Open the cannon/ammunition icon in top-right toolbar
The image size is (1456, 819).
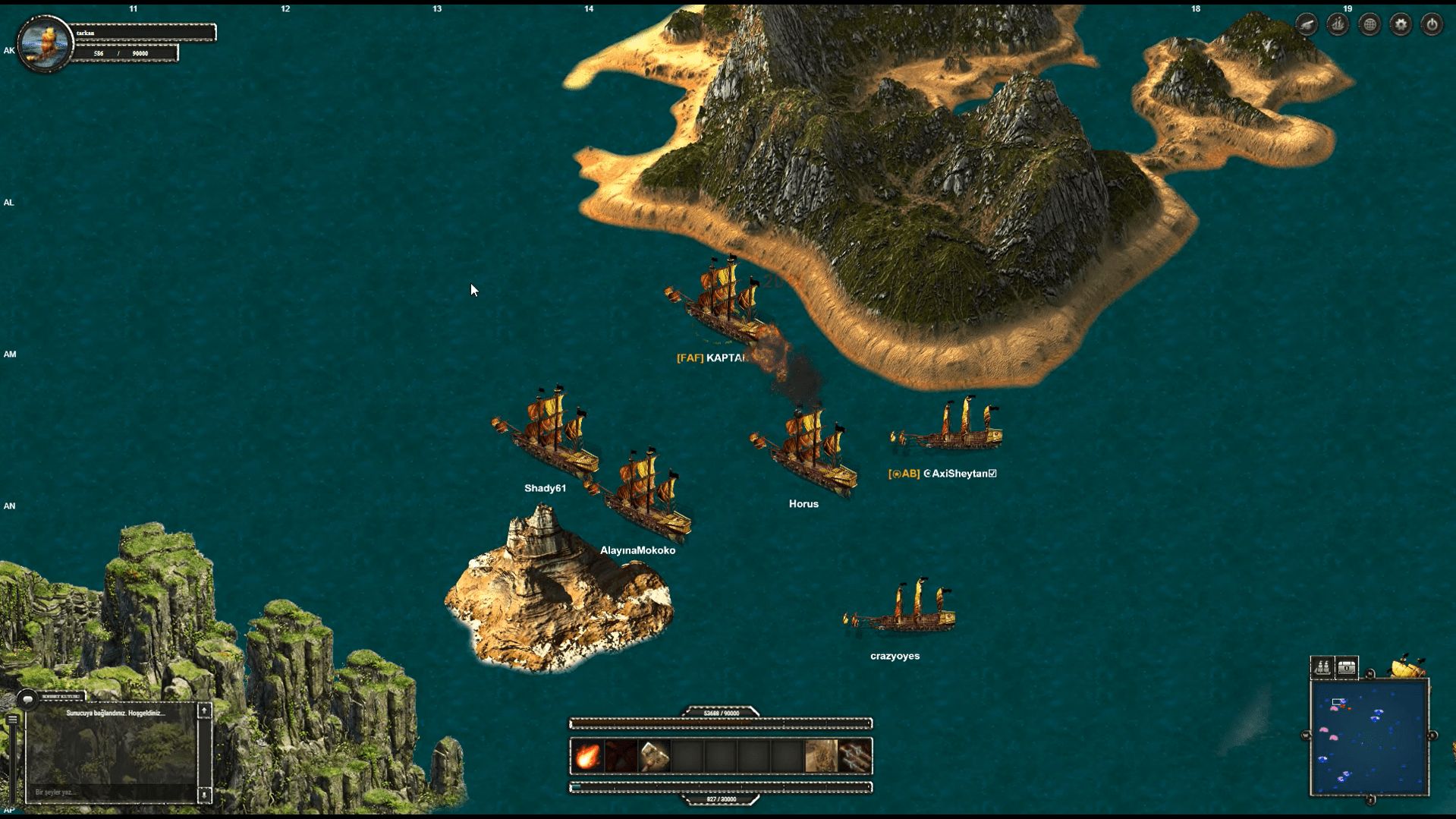click(x=1307, y=25)
